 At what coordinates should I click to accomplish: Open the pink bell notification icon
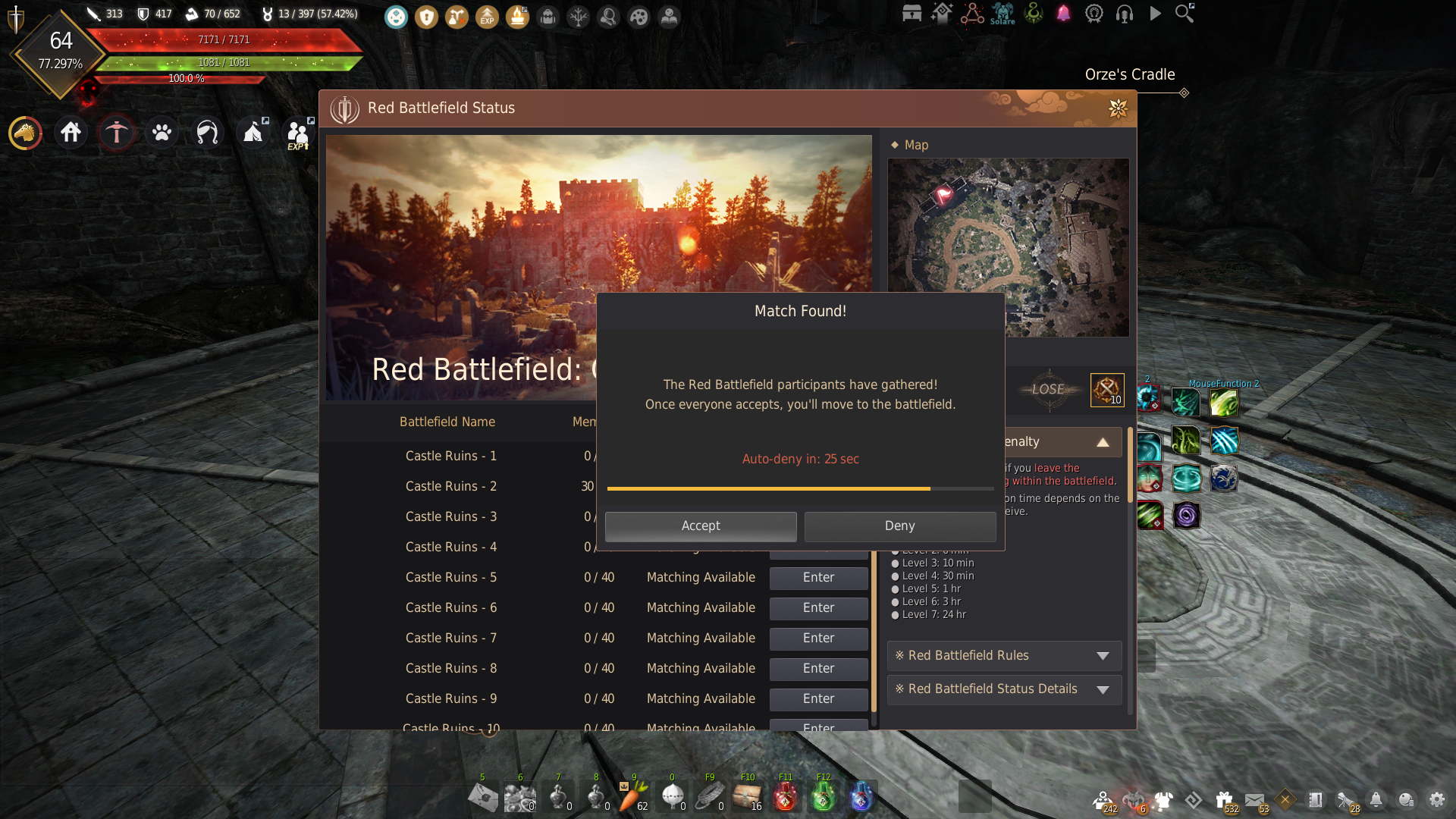click(1063, 14)
